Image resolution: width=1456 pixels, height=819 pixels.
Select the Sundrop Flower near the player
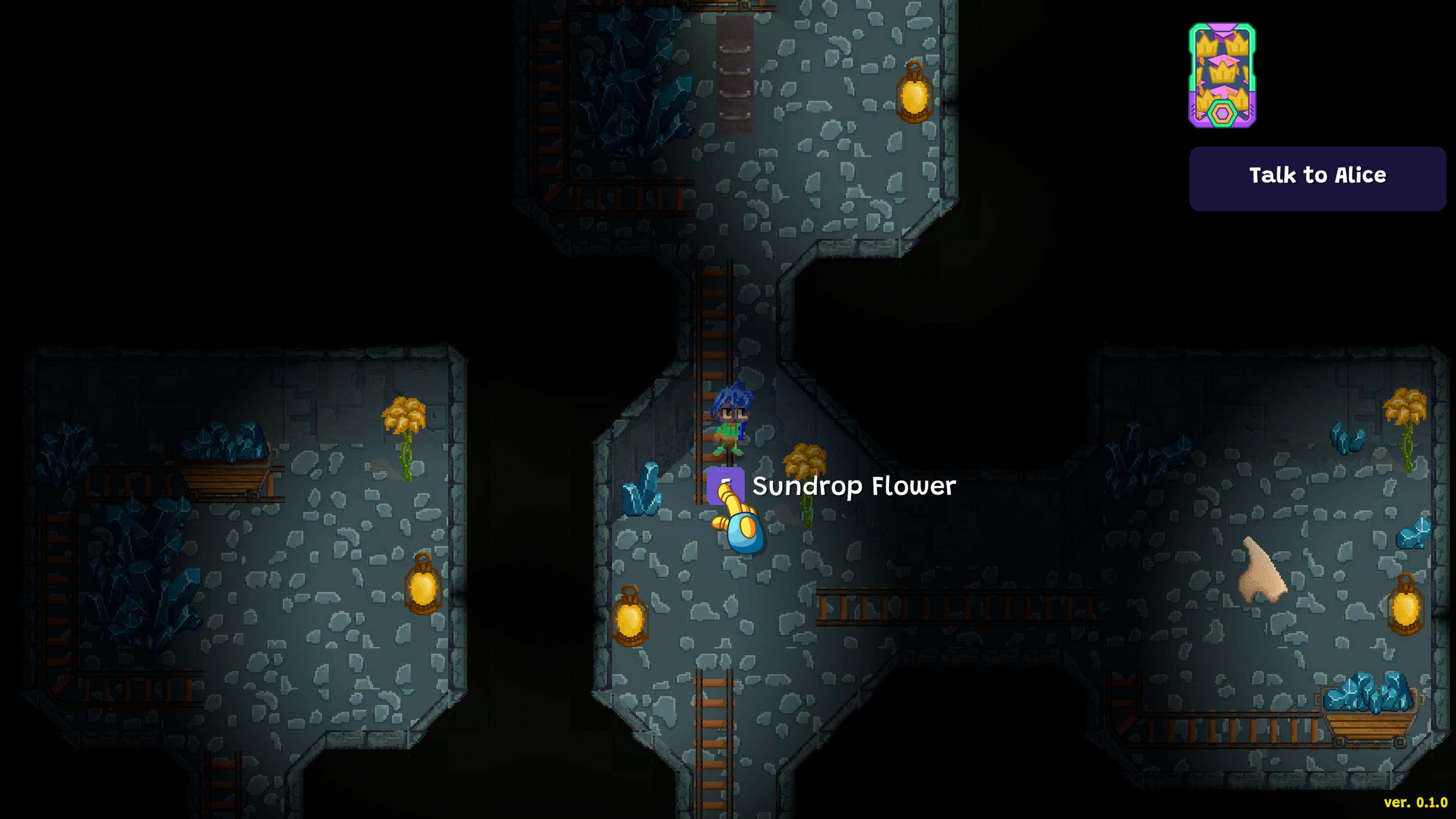click(x=804, y=461)
